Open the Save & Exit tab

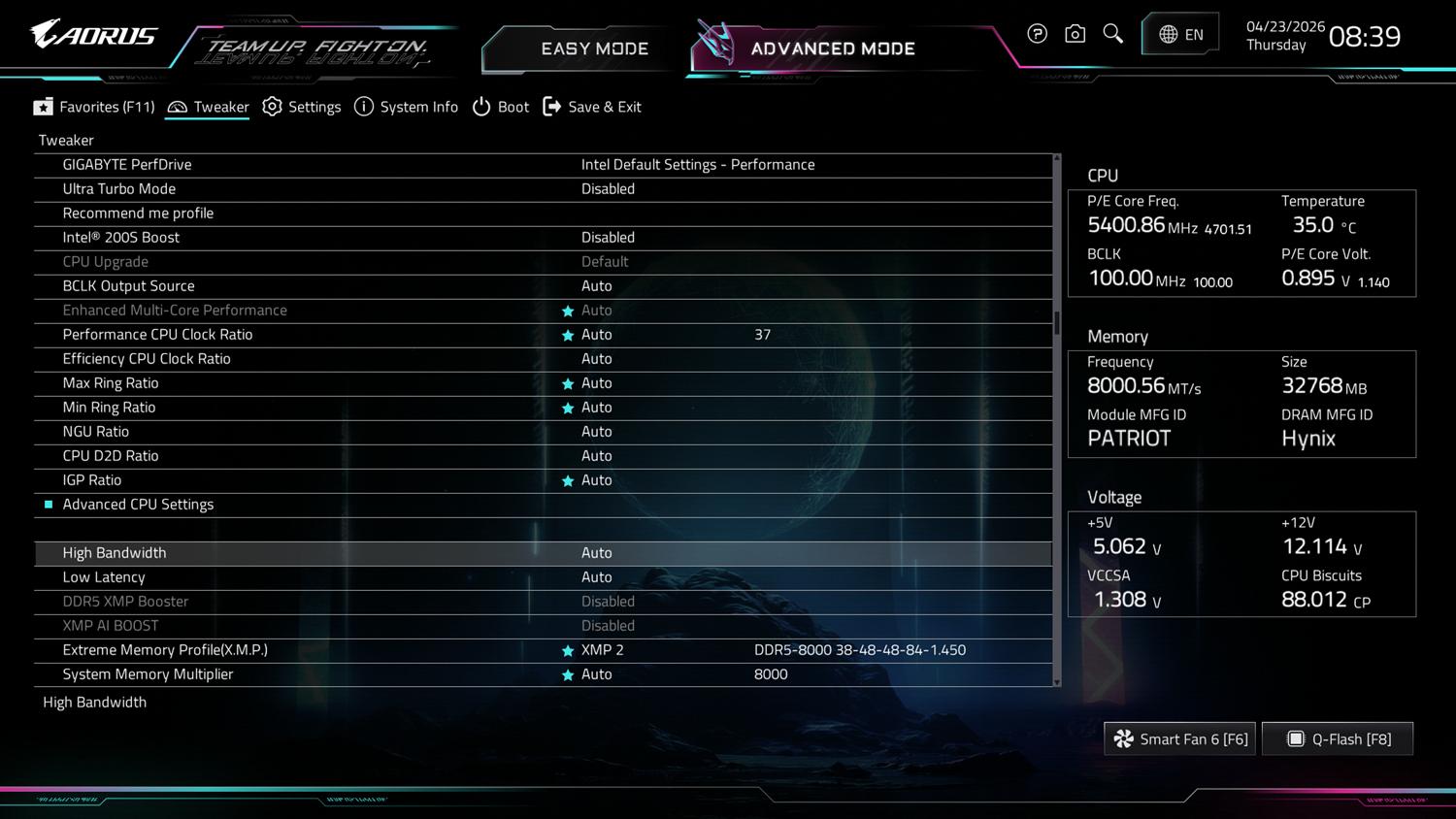(x=592, y=107)
